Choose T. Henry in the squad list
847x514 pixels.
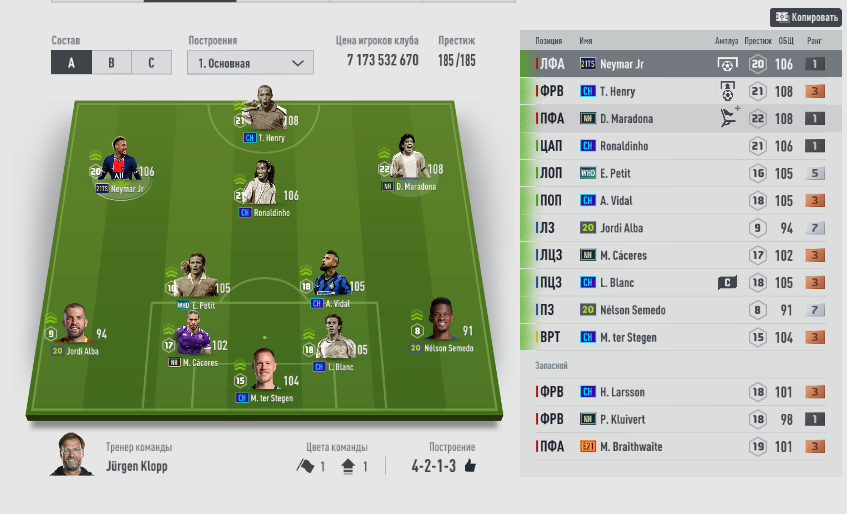tap(680, 91)
